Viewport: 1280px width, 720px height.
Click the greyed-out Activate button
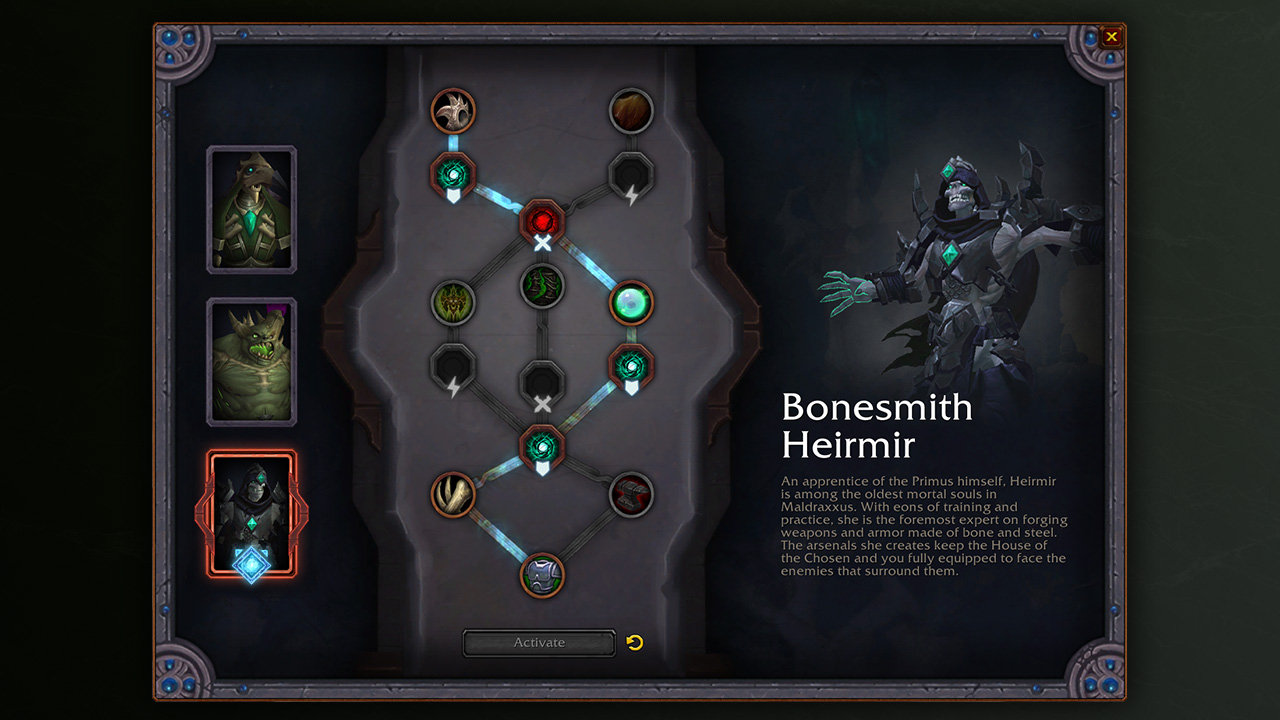[539, 643]
